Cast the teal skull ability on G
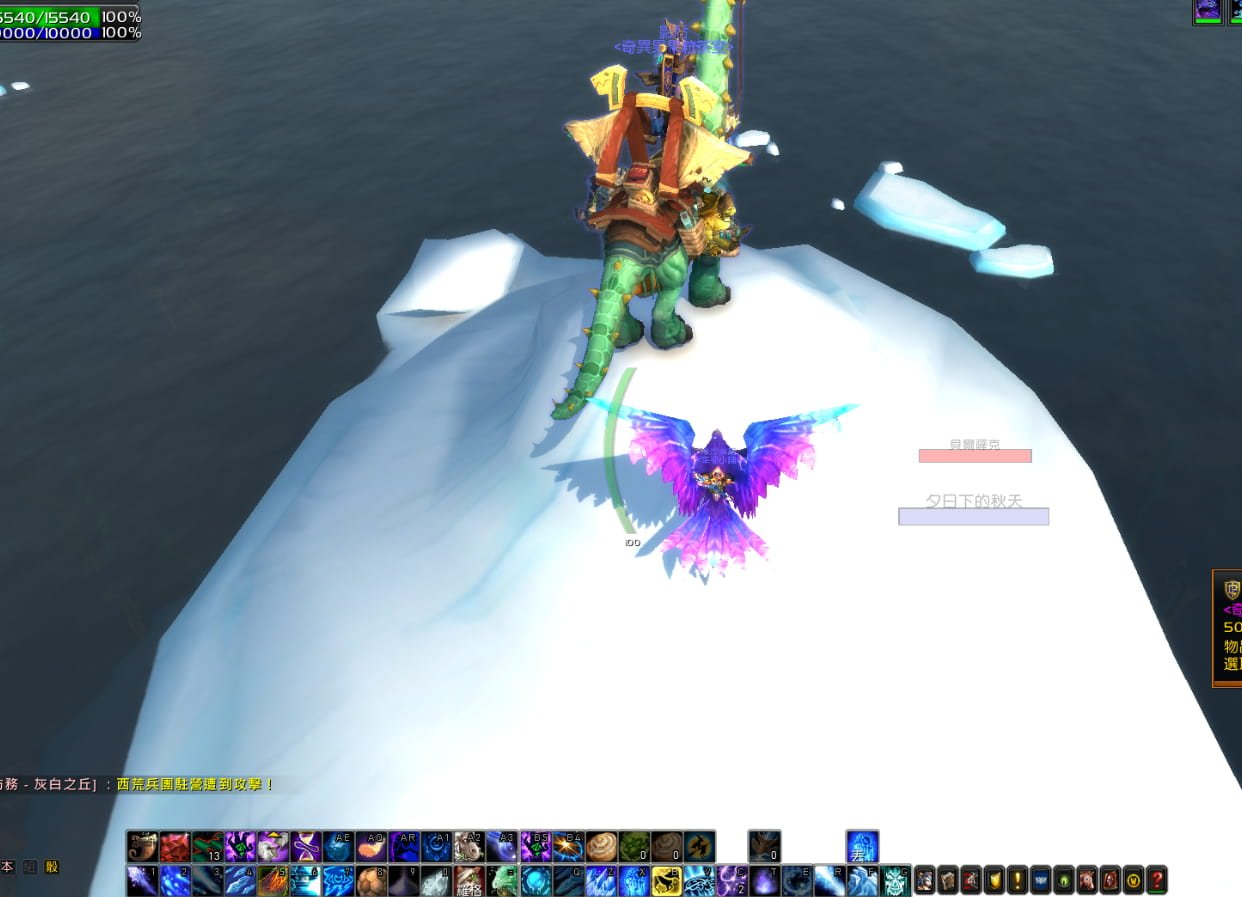Screen dimensions: 1242x897 point(895,880)
